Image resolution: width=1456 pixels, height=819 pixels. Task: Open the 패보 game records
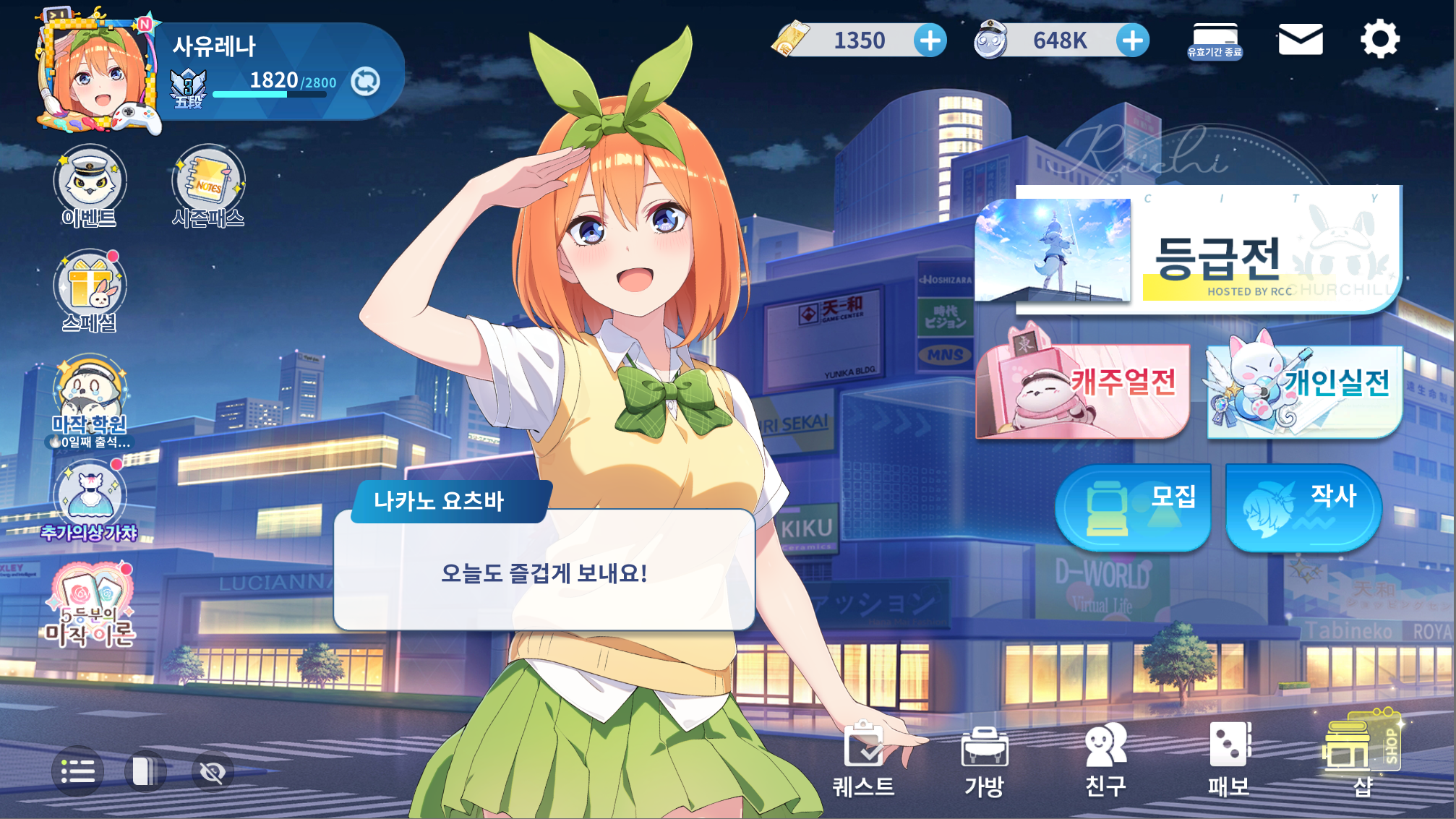pyautogui.click(x=1229, y=760)
